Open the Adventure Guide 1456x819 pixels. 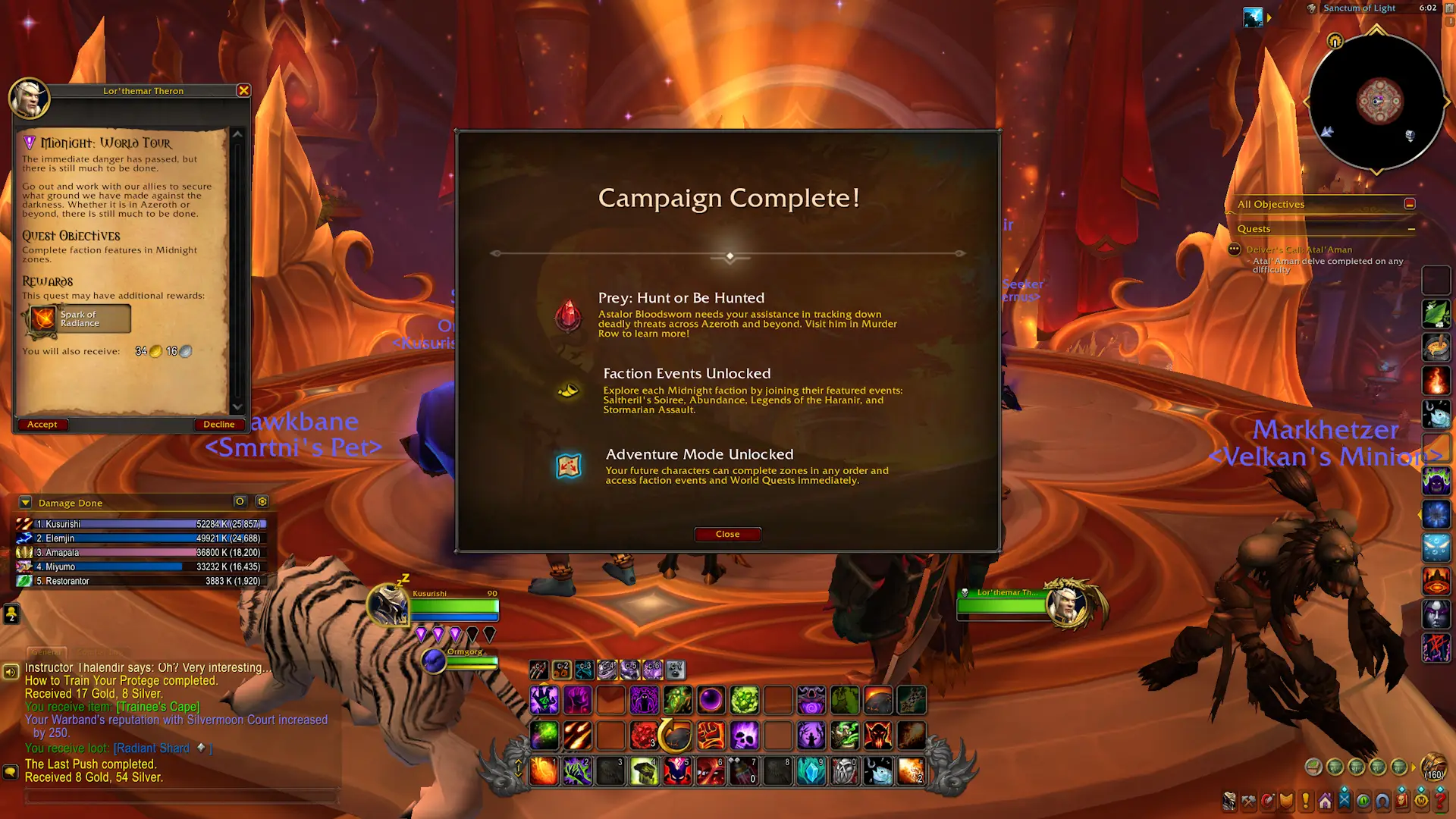point(1363,800)
